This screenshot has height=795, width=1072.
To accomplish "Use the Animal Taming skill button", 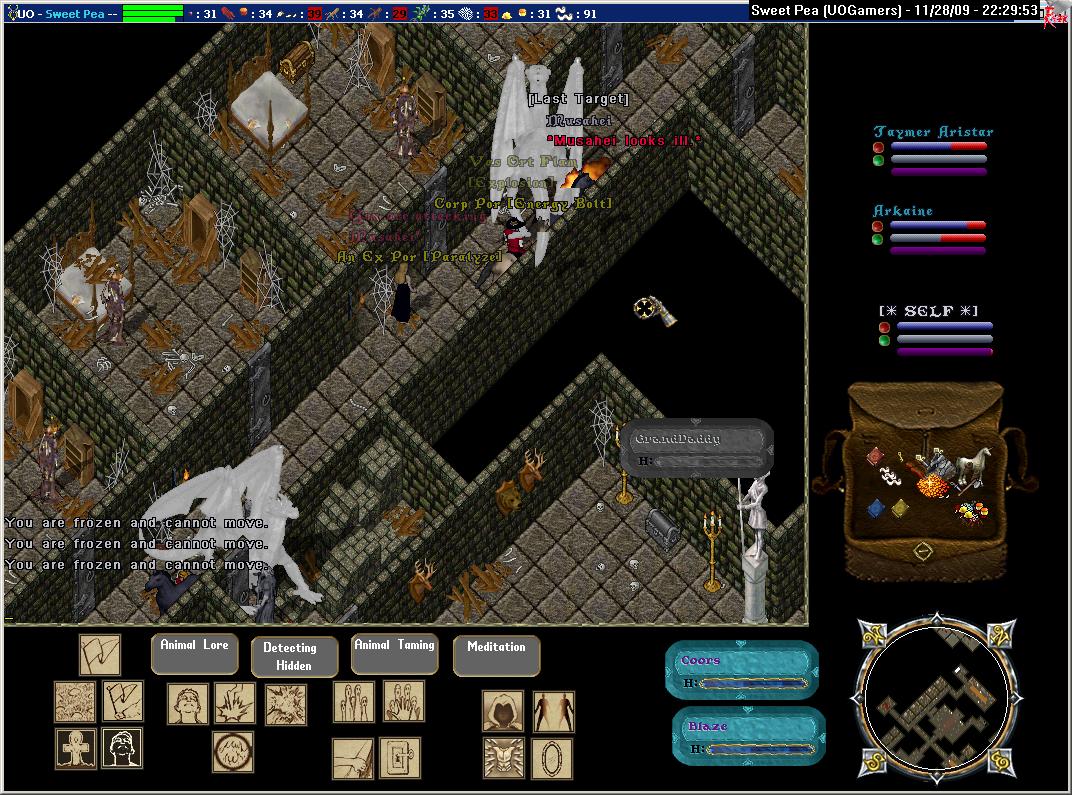I will (394, 652).
